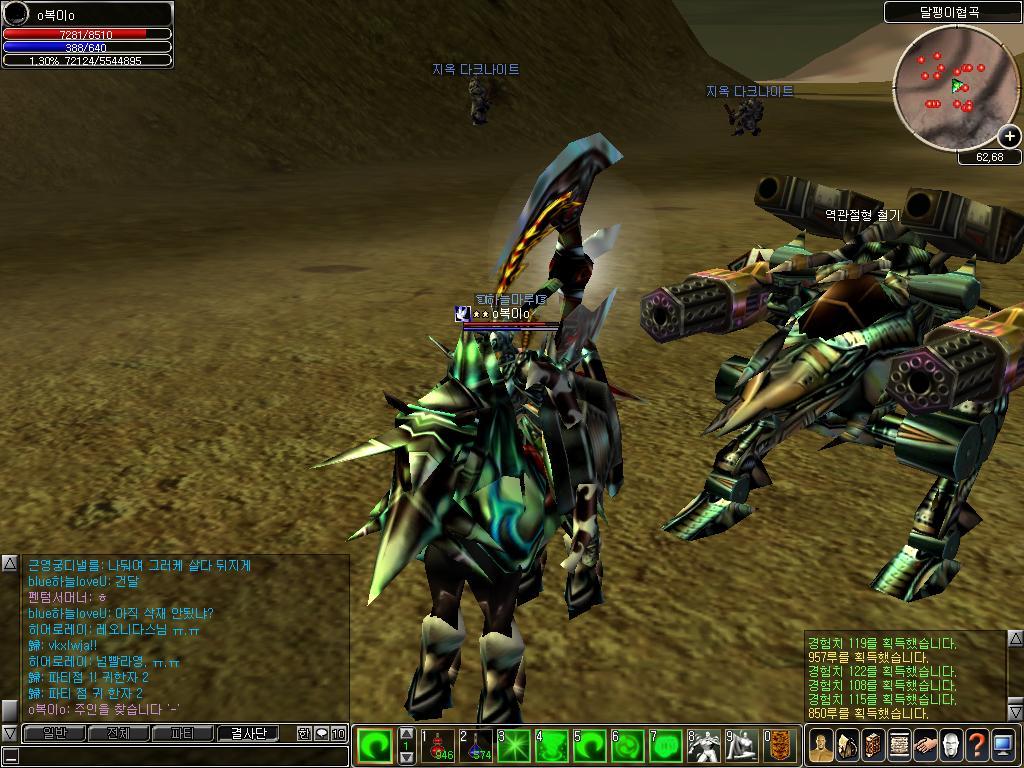This screenshot has width=1024, height=768.
Task: Open the 결사단 chat tab
Action: click(248, 733)
